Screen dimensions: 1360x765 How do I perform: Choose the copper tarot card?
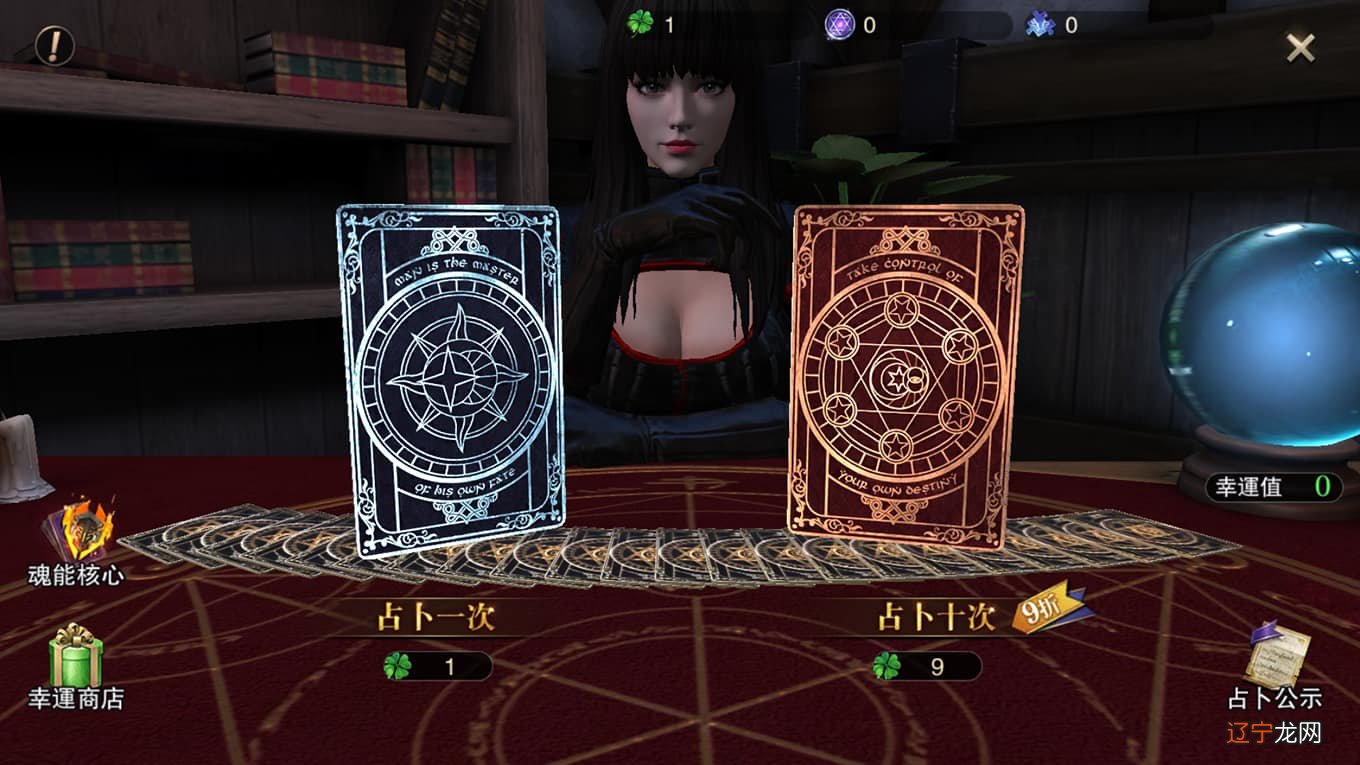[907, 375]
